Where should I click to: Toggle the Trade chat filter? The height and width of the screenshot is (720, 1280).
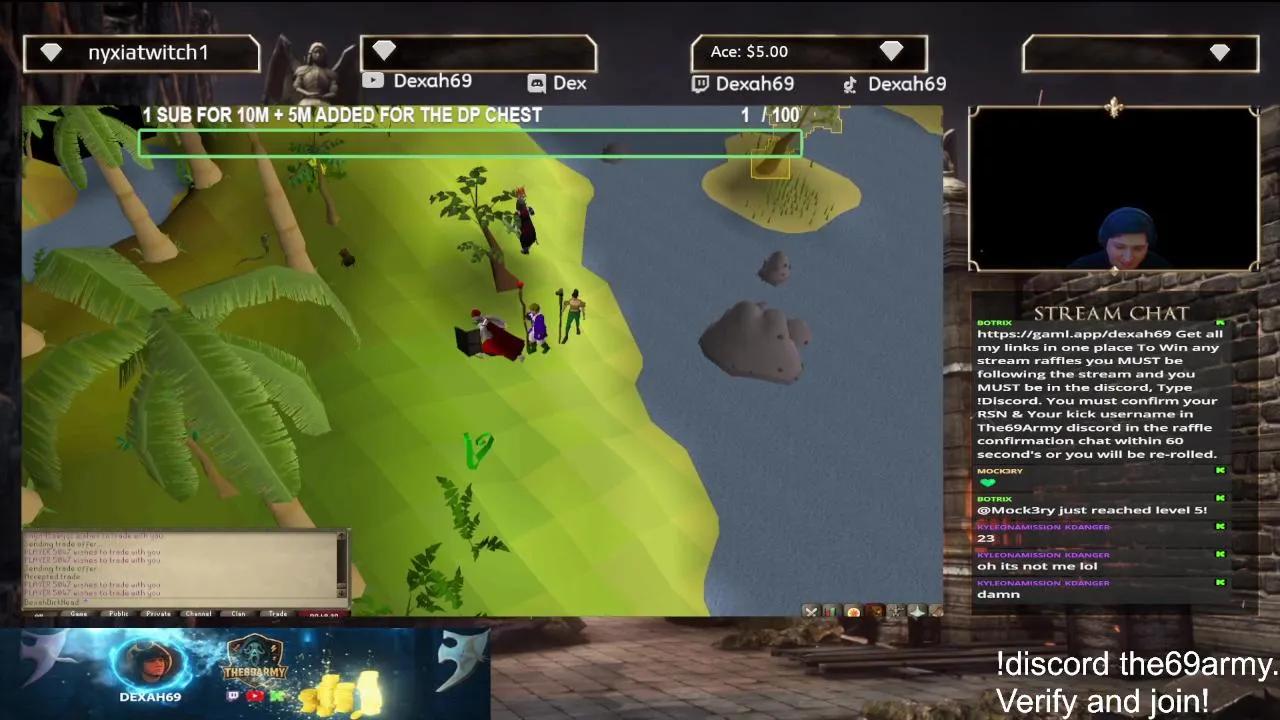(277, 614)
